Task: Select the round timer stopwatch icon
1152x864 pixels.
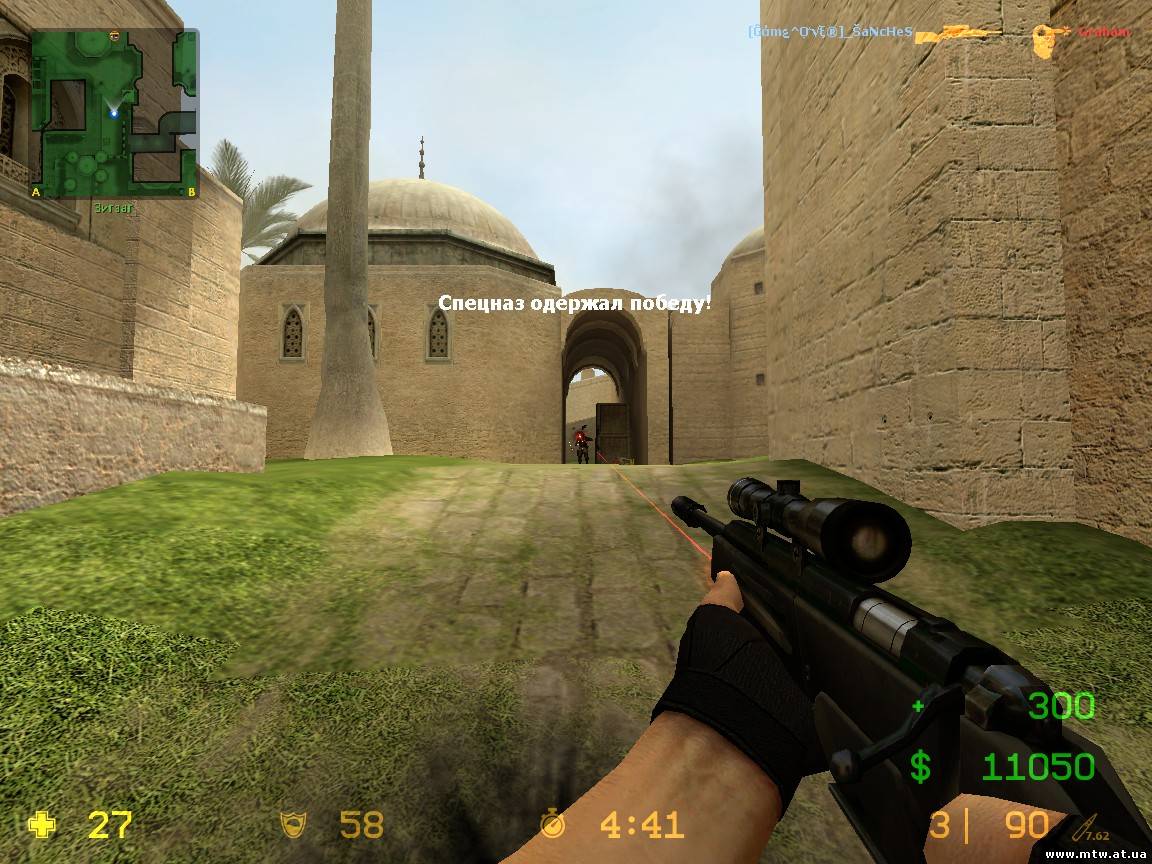Action: click(x=552, y=824)
